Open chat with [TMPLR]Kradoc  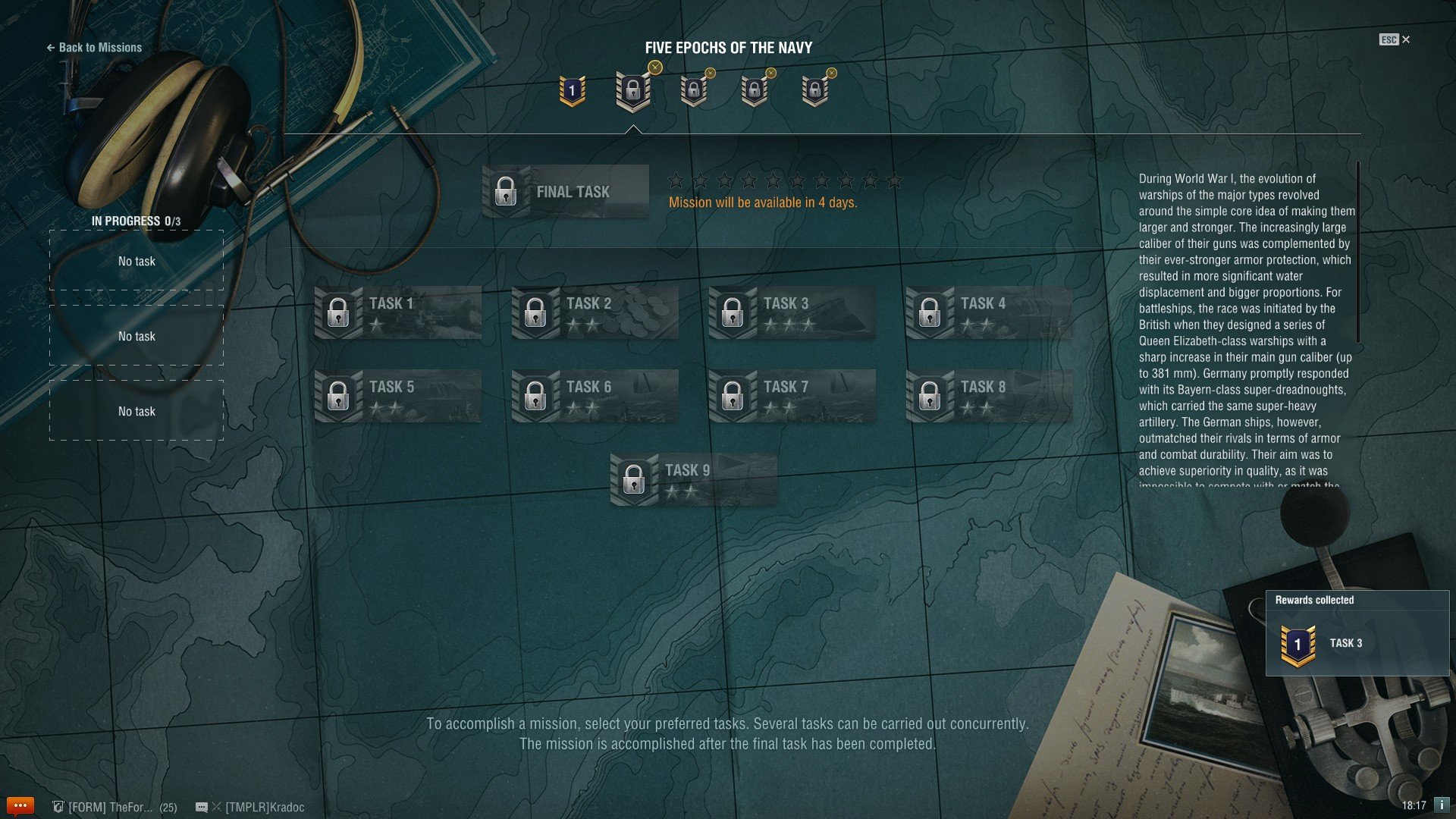(x=258, y=807)
